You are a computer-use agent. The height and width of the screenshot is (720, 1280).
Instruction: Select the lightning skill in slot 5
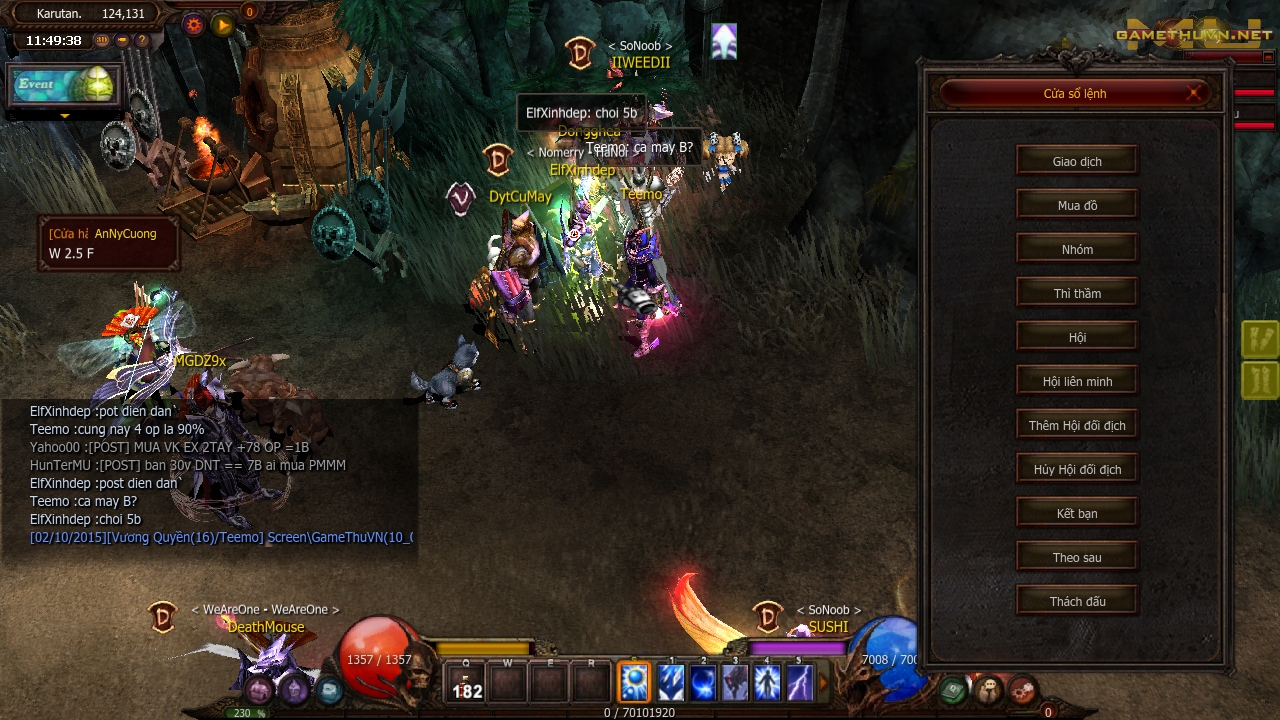pos(801,683)
